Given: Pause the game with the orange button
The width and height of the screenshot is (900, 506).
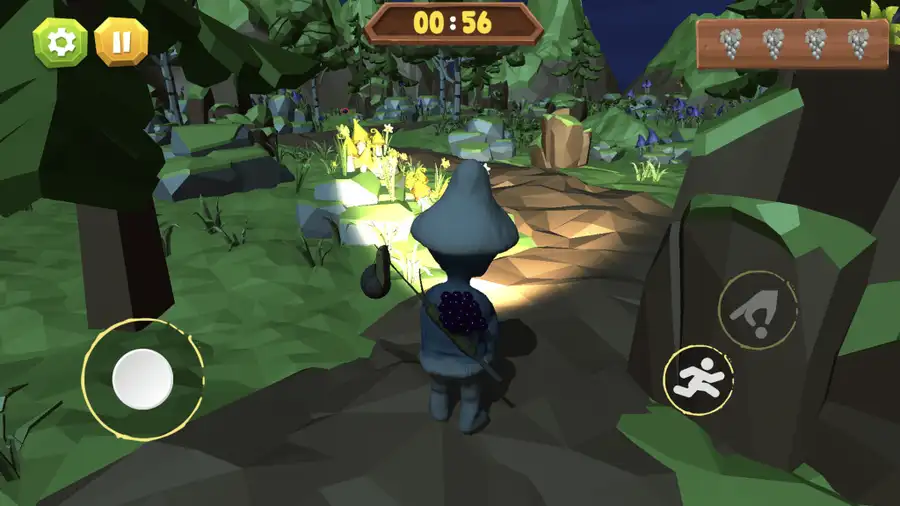Looking at the screenshot, I should (121, 42).
